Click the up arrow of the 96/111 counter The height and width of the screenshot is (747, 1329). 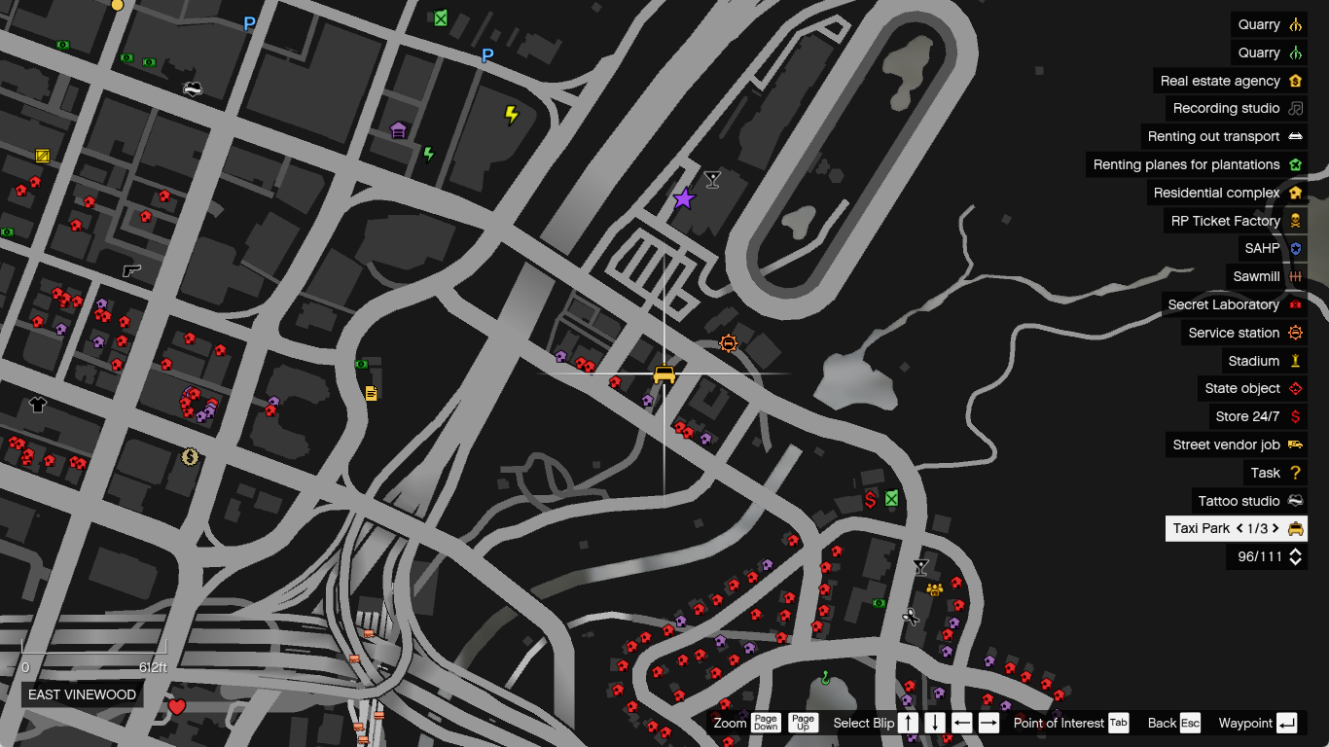tap(1294, 552)
